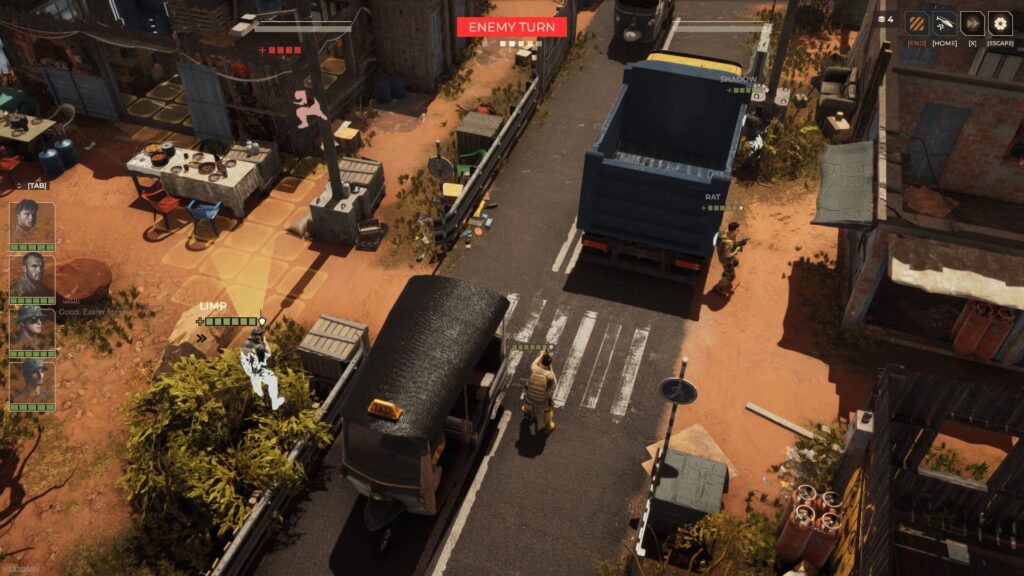Activate the fast-forward arrows button
Image resolution: width=1024 pixels, height=576 pixels.
(x=972, y=23)
